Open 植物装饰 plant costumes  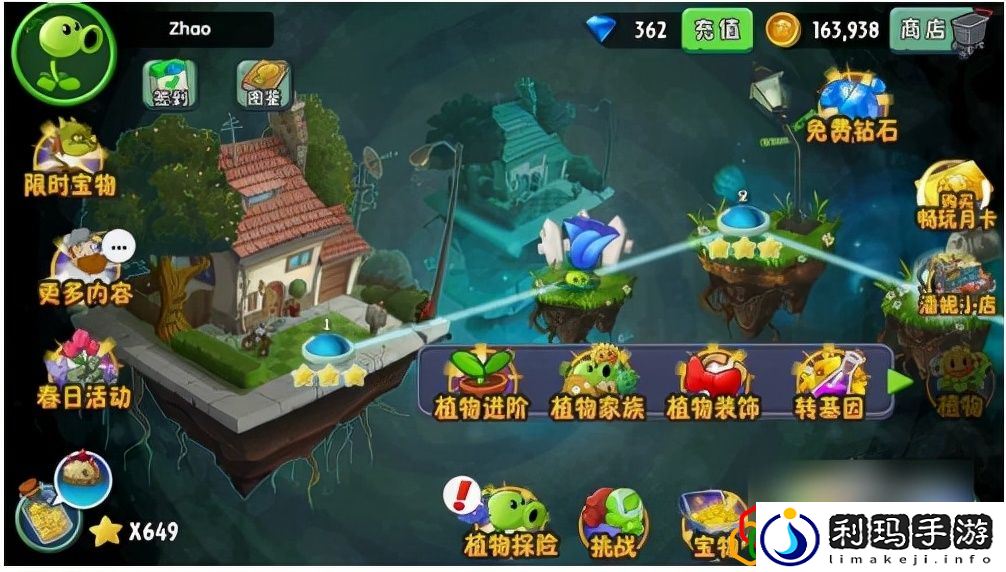(711, 383)
